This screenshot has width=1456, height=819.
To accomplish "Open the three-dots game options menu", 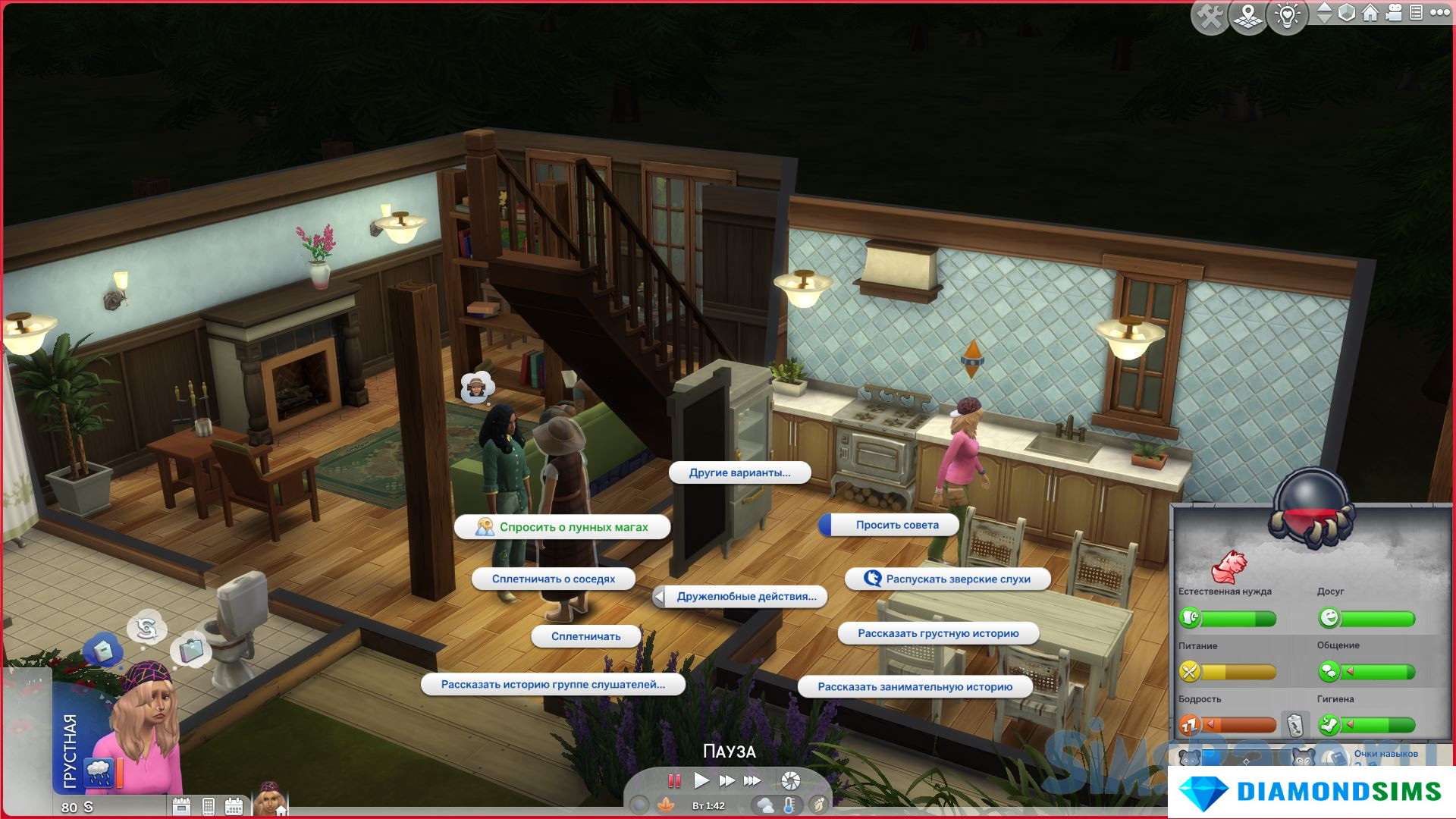I will click(1439, 13).
